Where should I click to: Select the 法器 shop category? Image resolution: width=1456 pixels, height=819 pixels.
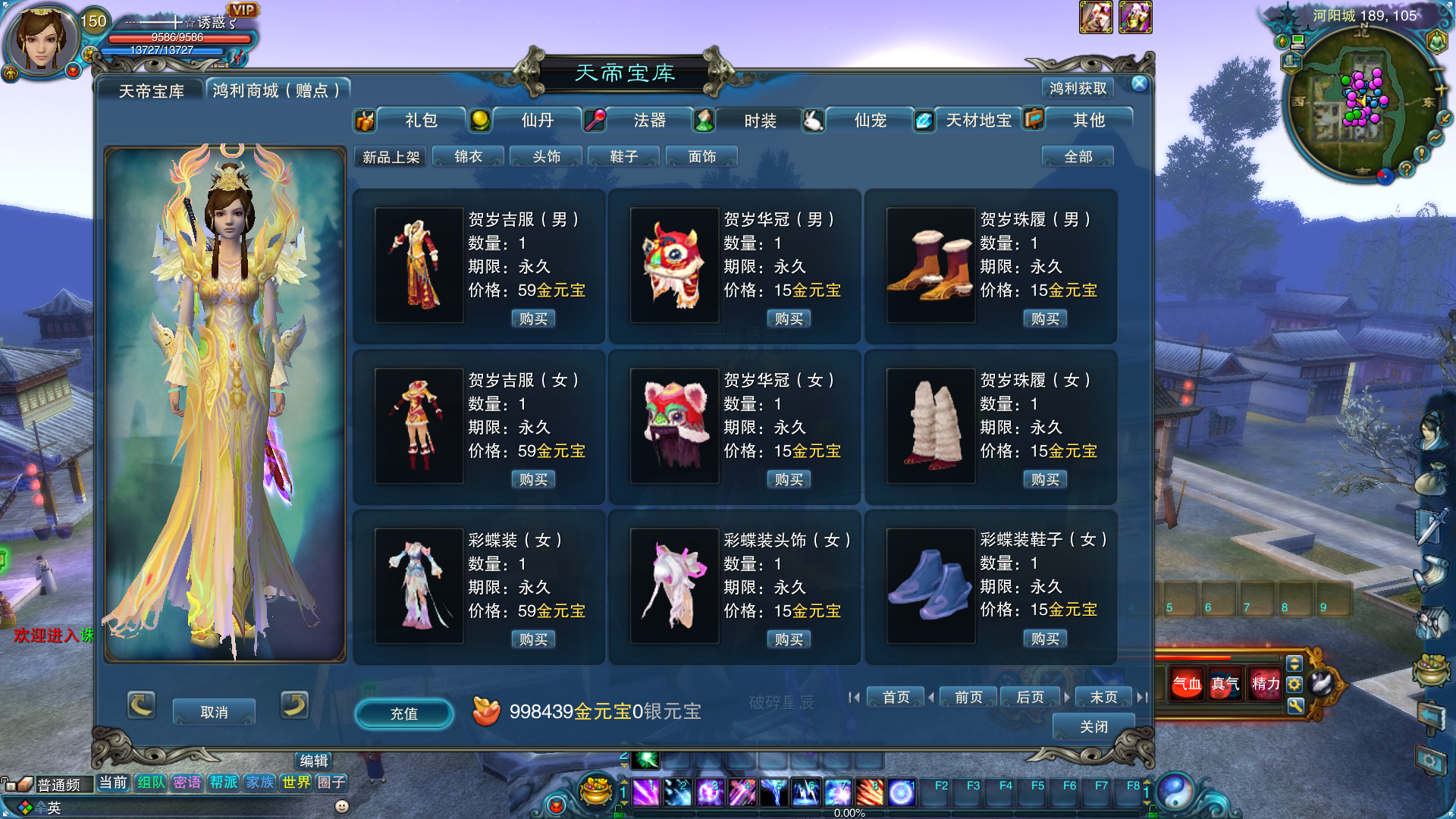coord(649,121)
